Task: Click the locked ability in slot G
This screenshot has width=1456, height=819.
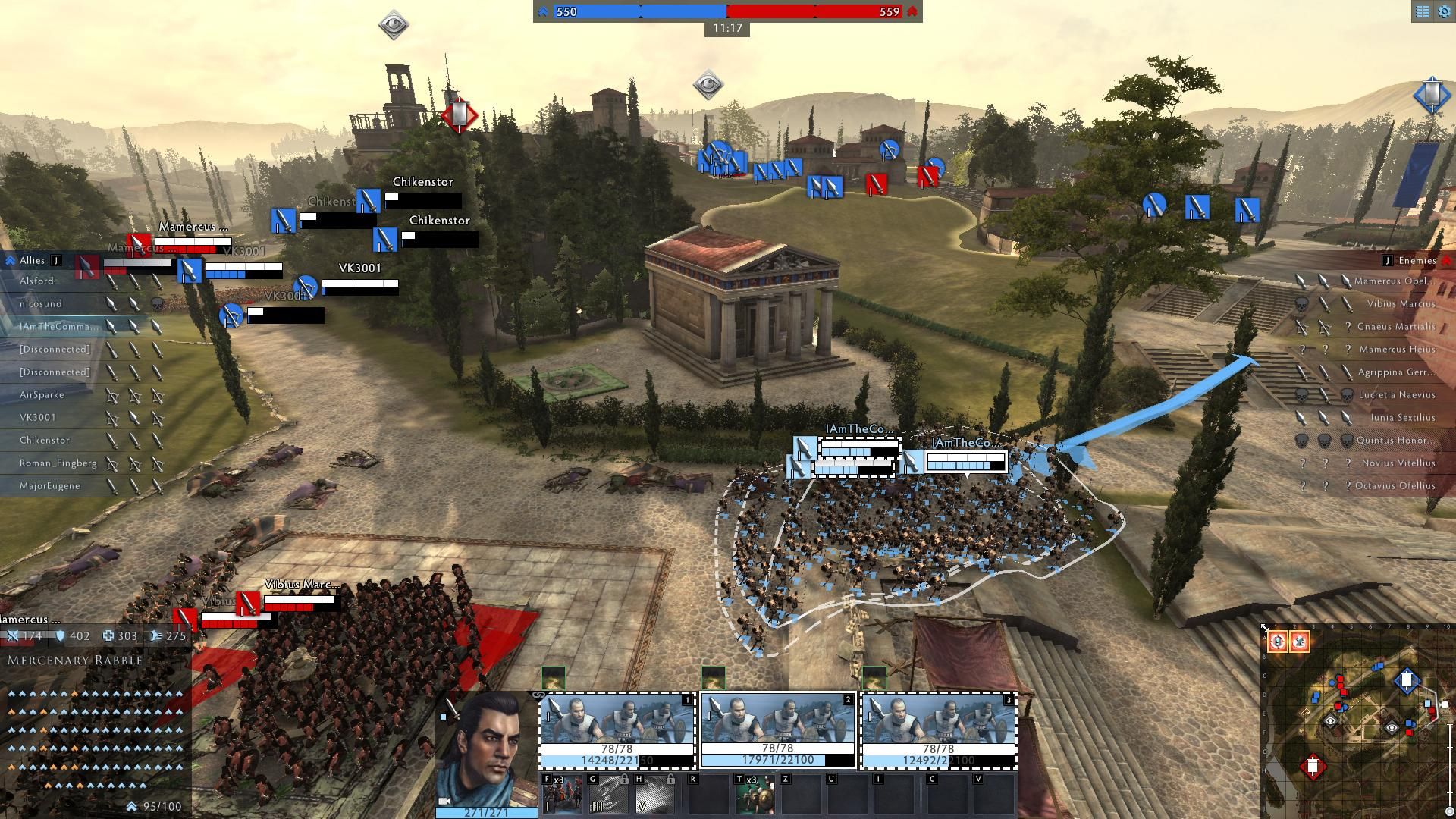Action: [608, 794]
